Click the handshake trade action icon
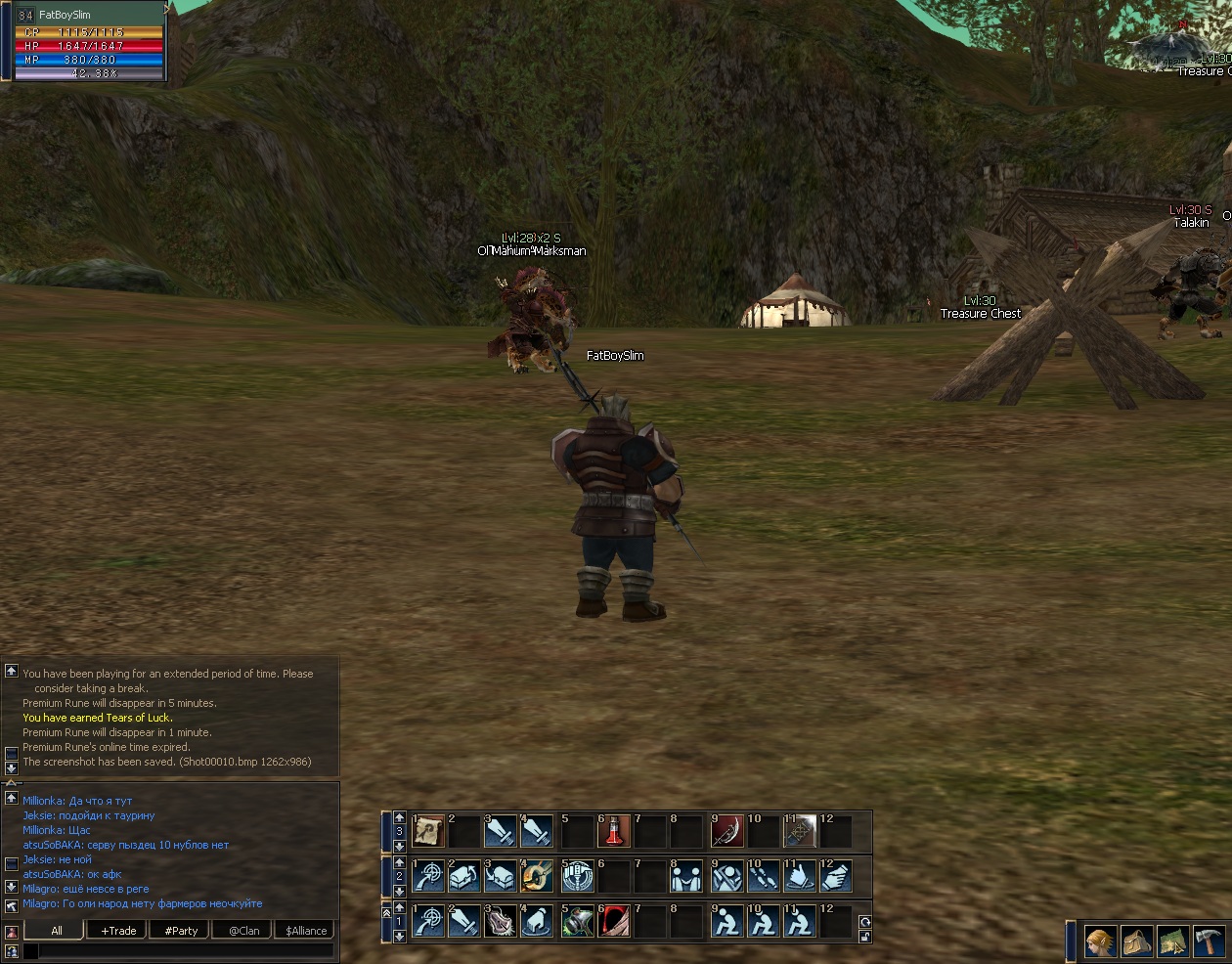 tap(688, 877)
